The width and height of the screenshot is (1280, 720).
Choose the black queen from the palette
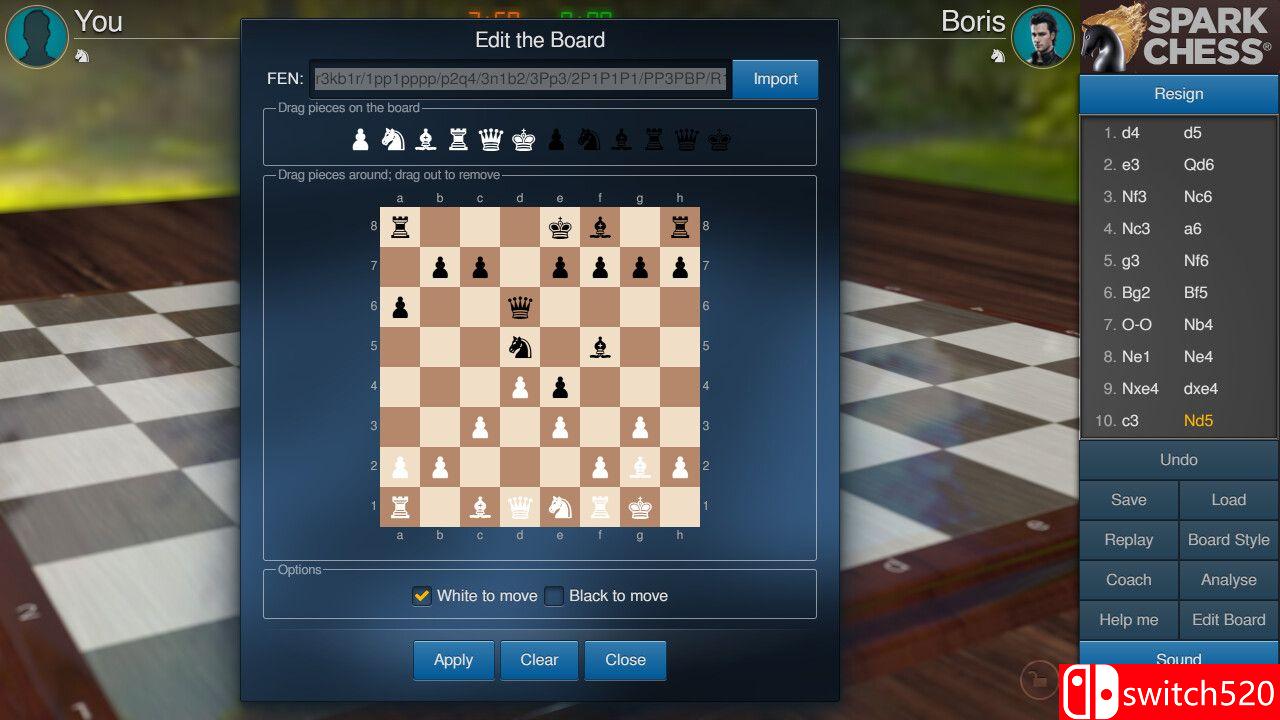[688, 139]
